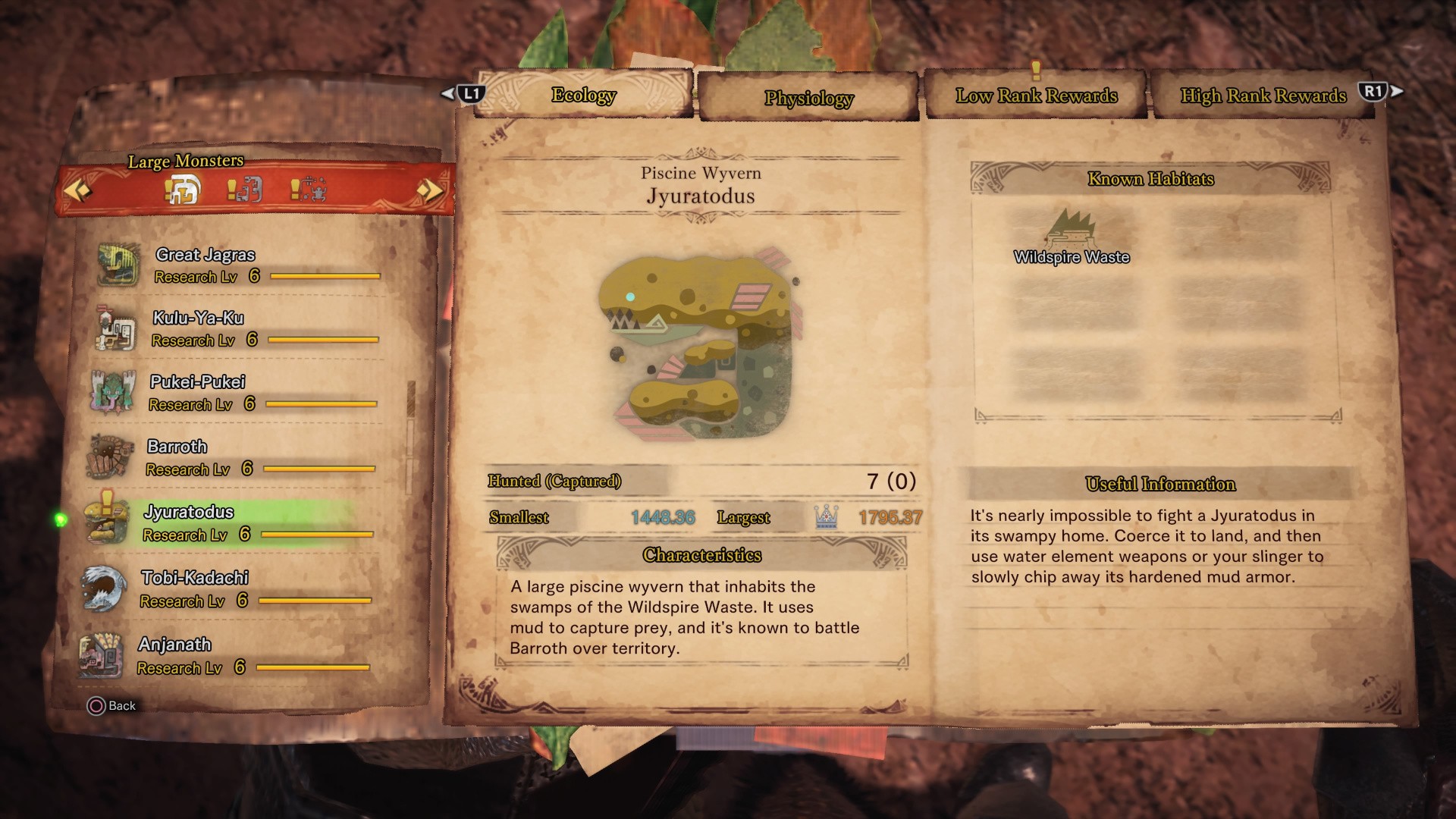1456x819 pixels.
Task: Switch to the second monster page icon
Action: [x=245, y=190]
